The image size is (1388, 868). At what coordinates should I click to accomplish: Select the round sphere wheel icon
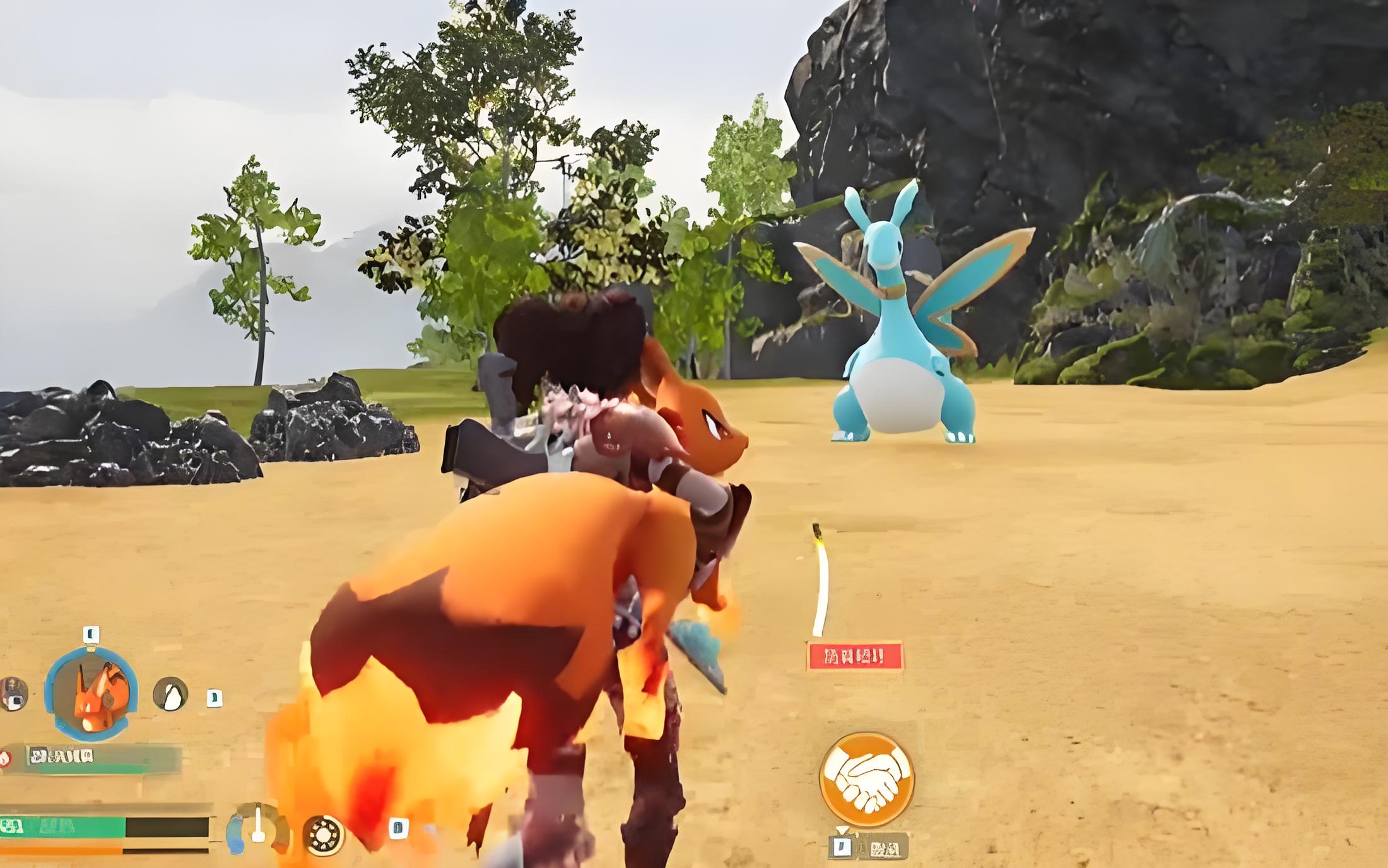324,834
